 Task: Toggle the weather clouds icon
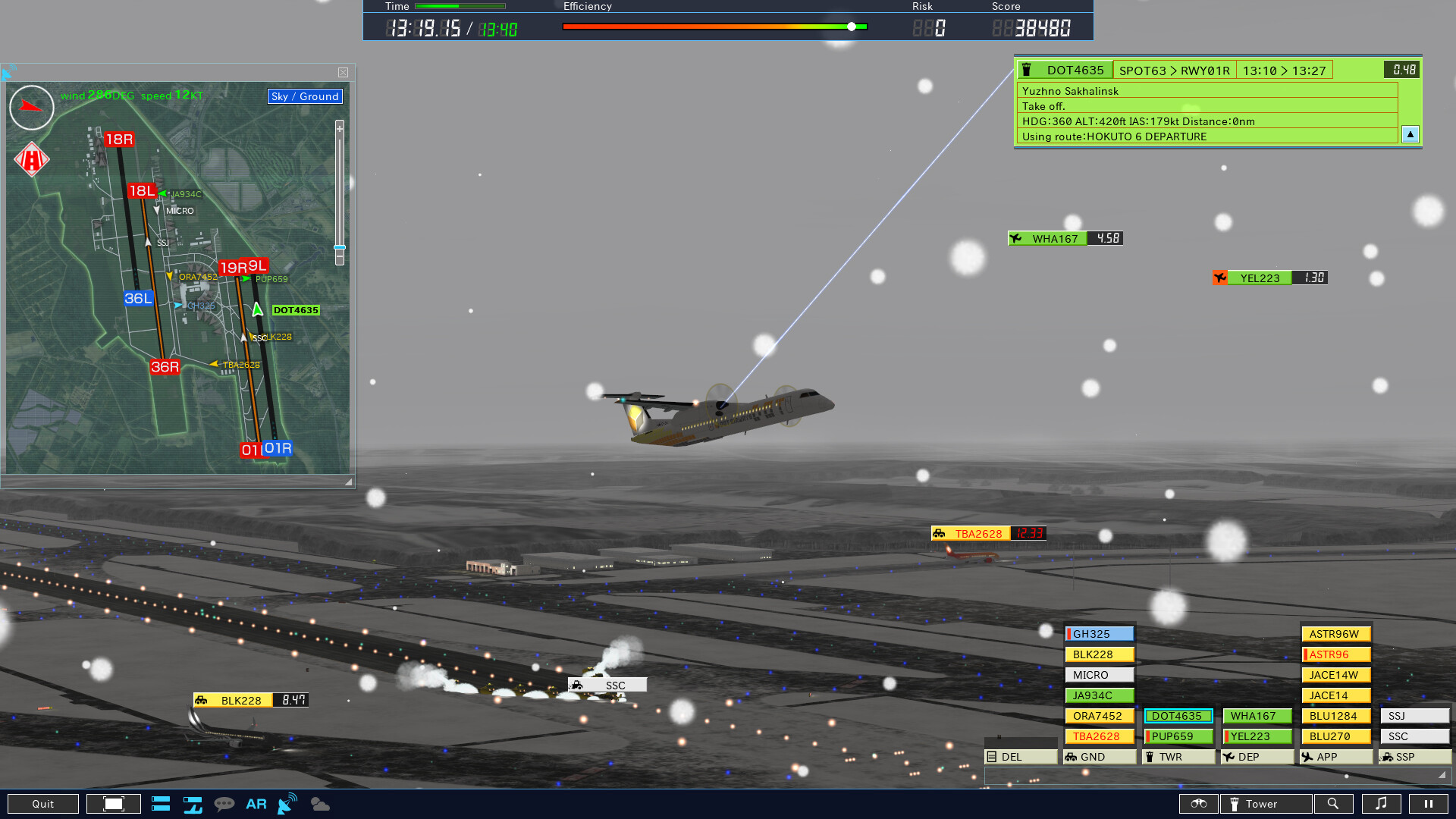pyautogui.click(x=320, y=804)
